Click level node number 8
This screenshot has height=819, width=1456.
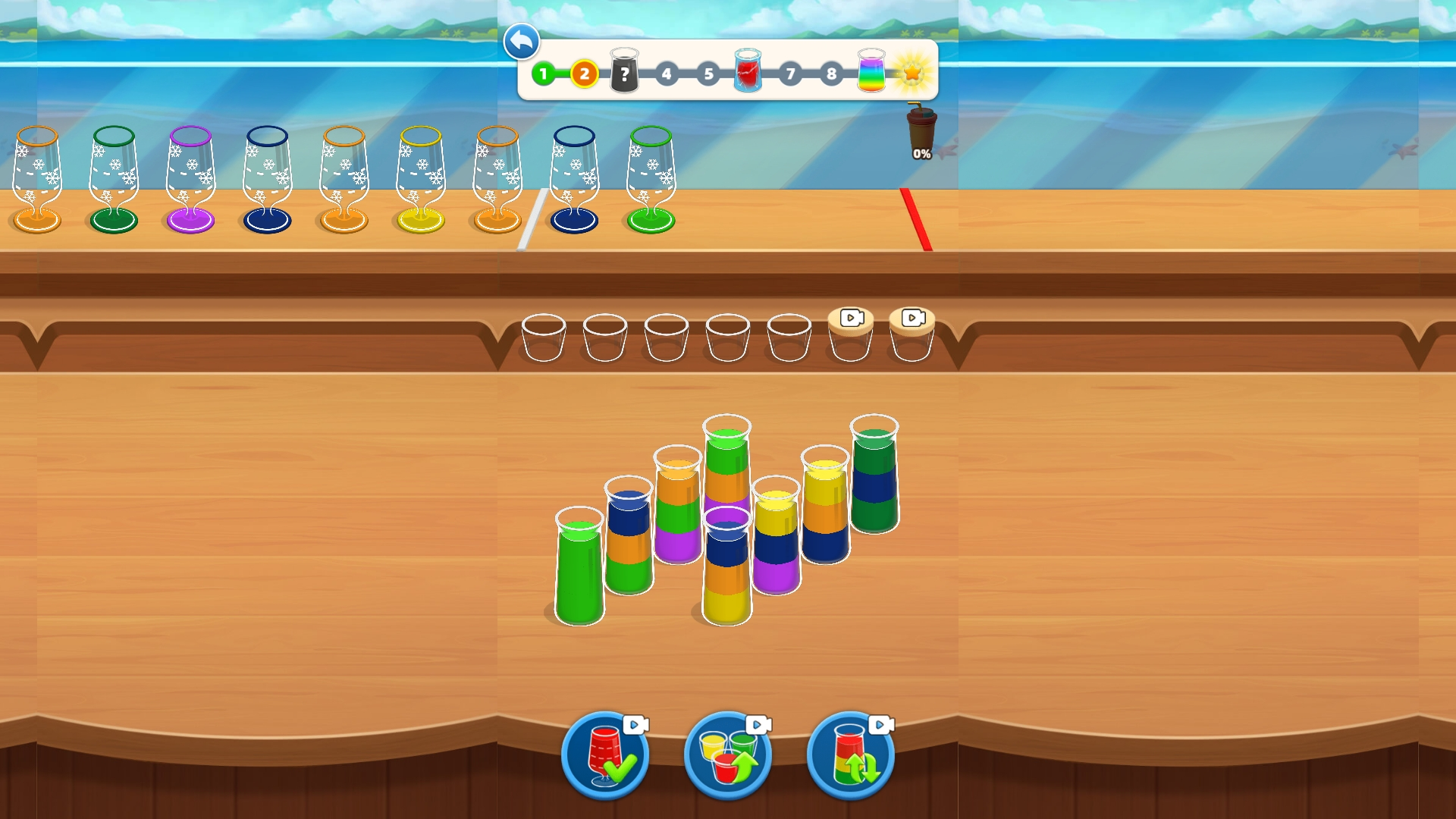click(831, 74)
